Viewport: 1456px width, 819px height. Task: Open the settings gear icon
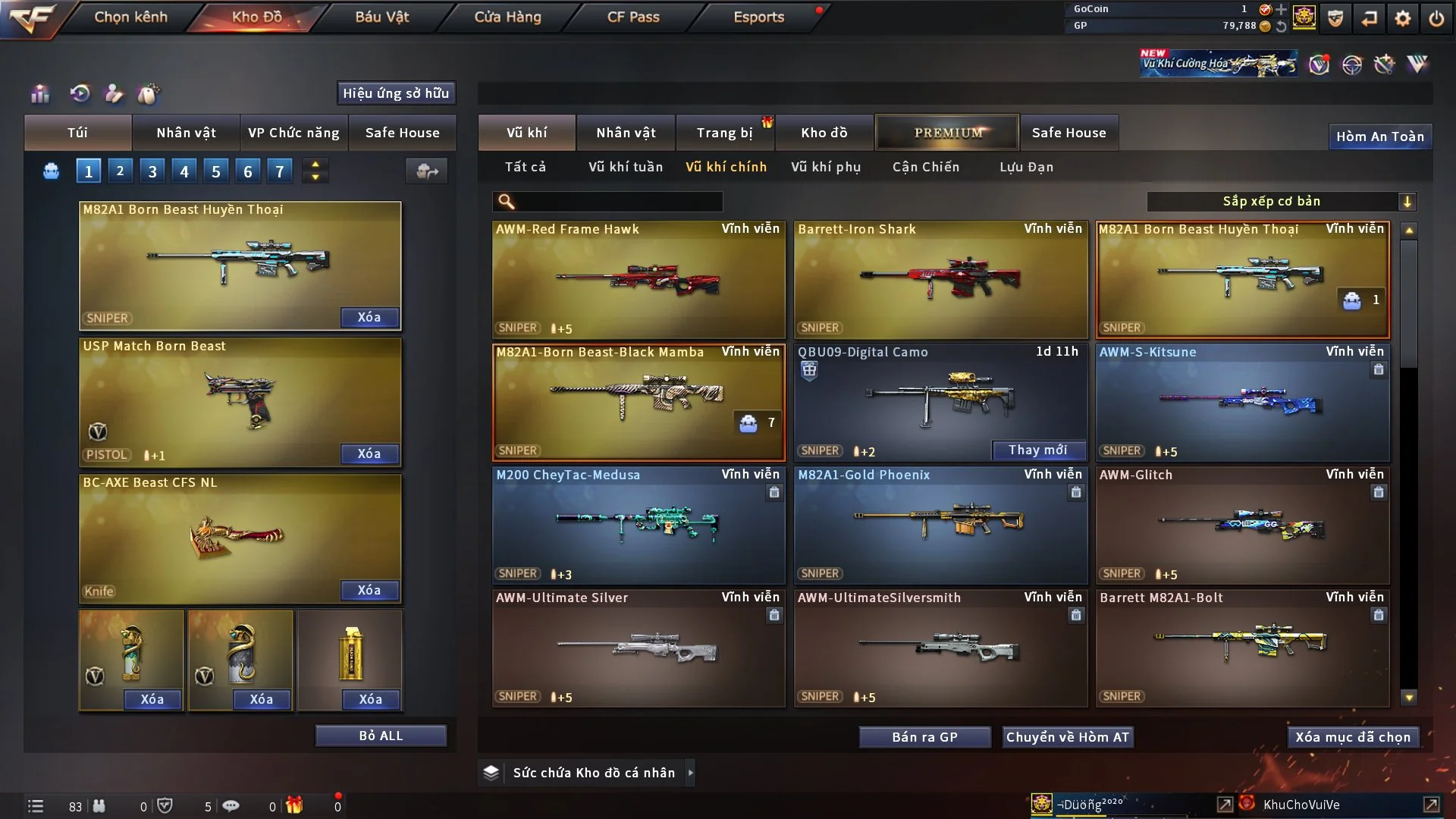[1402, 18]
